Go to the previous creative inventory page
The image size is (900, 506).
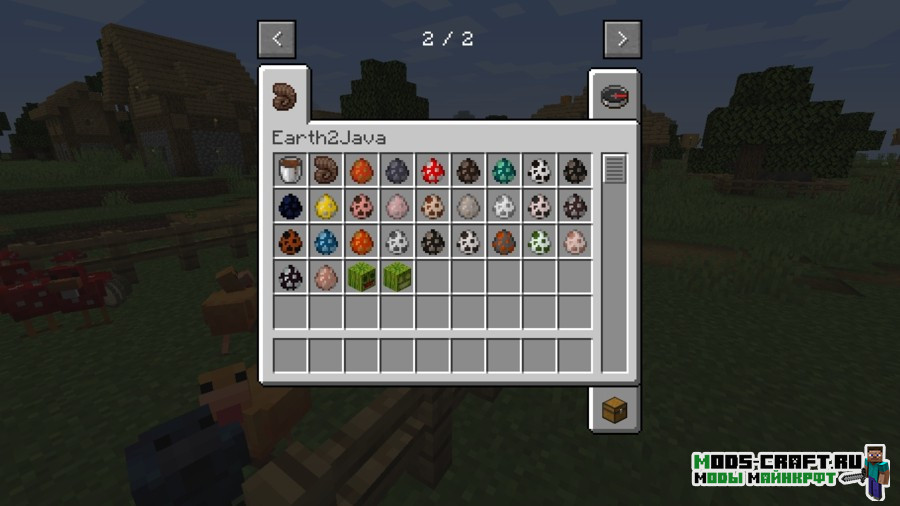[277, 40]
